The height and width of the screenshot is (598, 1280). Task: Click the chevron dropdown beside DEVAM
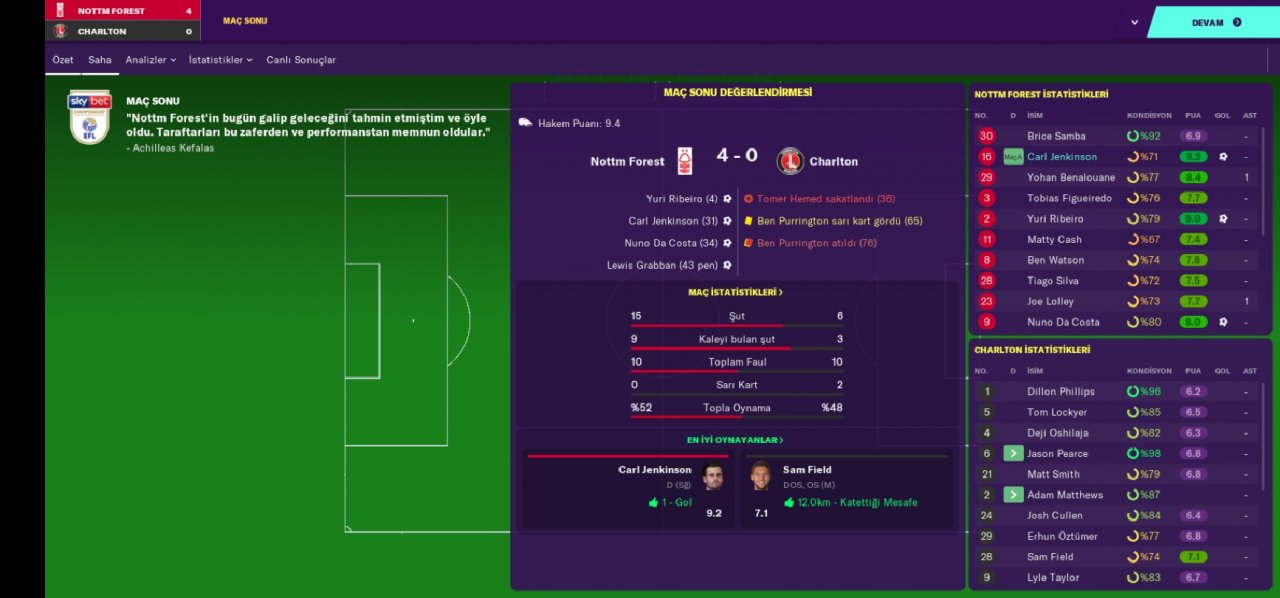point(1134,22)
